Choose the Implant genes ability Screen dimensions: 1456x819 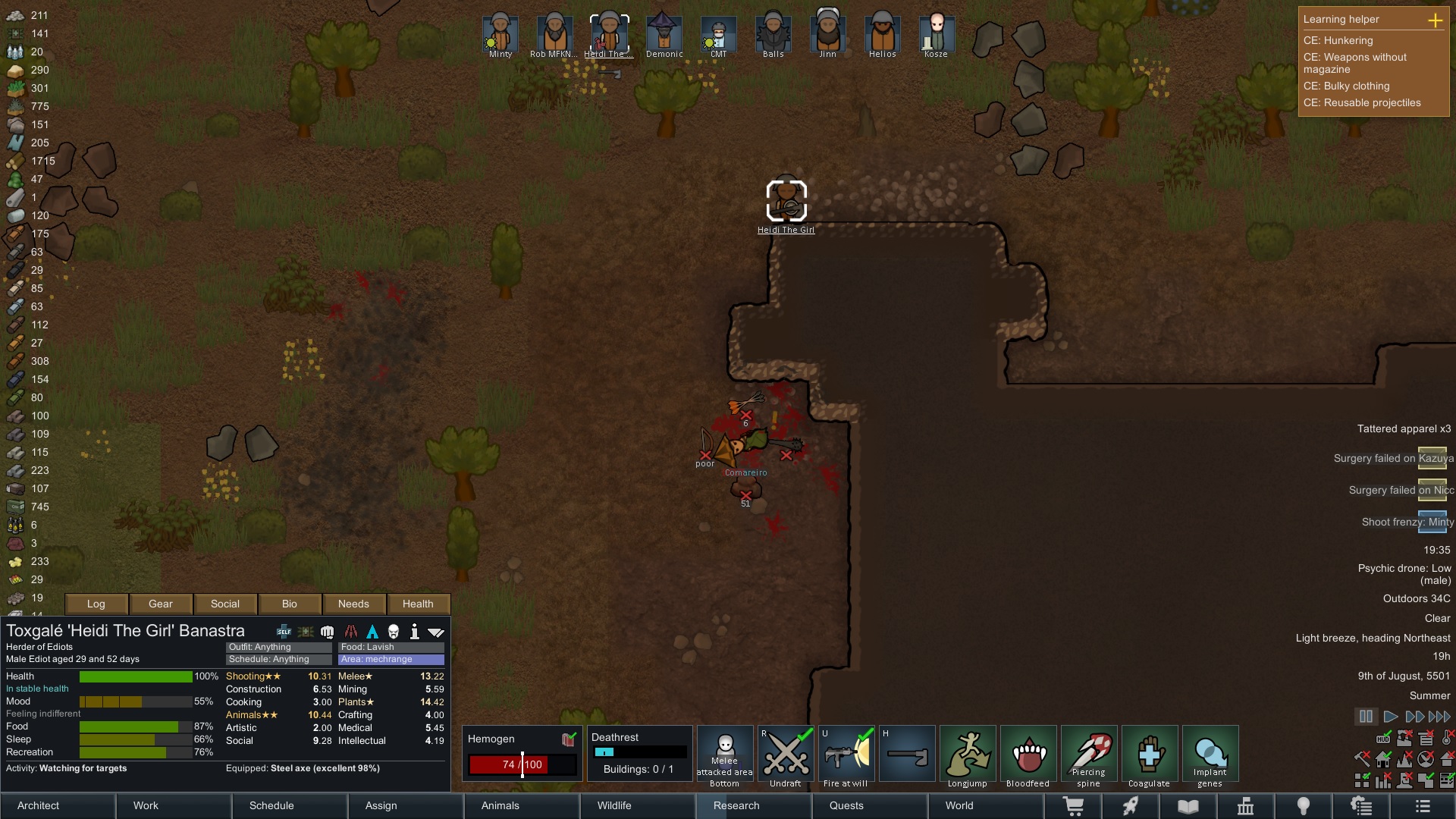click(1210, 754)
